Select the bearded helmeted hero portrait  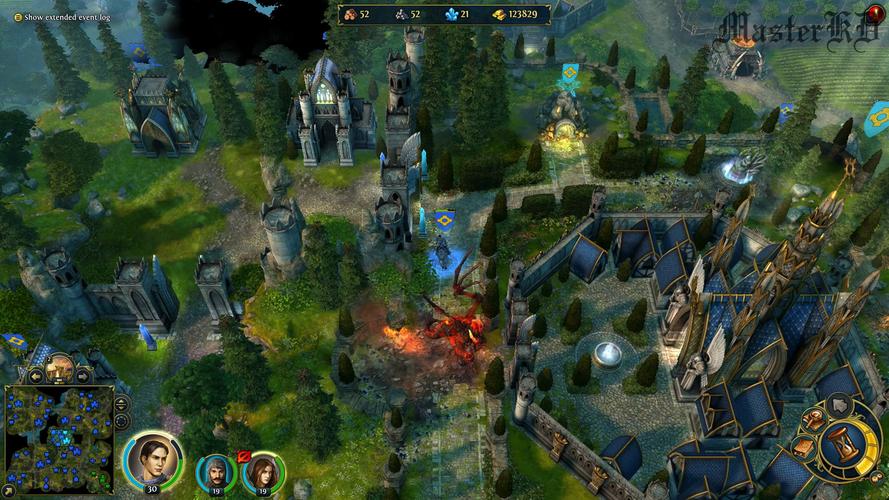pyautogui.click(x=214, y=472)
